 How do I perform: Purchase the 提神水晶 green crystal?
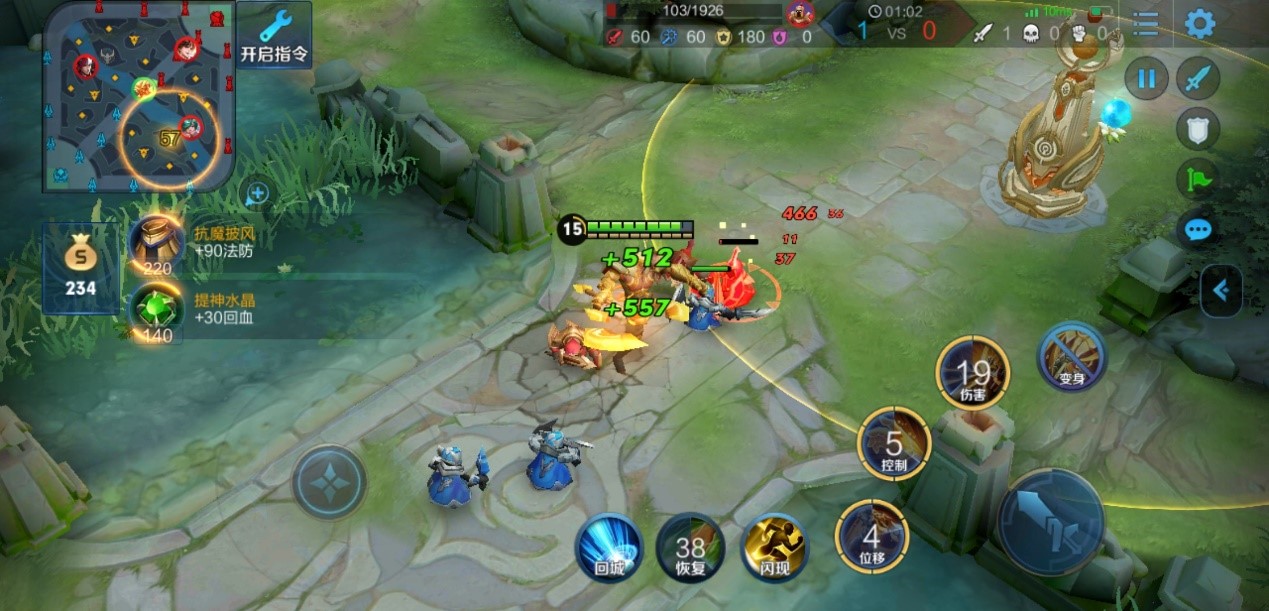point(155,311)
